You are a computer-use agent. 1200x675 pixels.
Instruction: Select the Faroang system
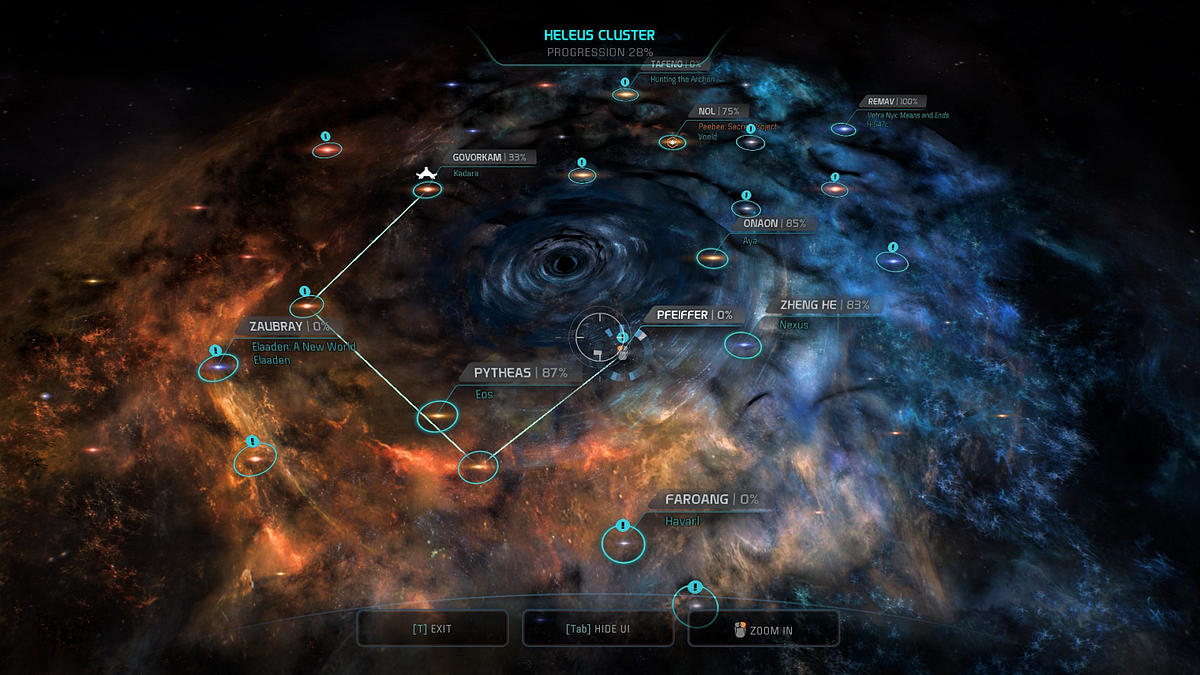(x=623, y=543)
